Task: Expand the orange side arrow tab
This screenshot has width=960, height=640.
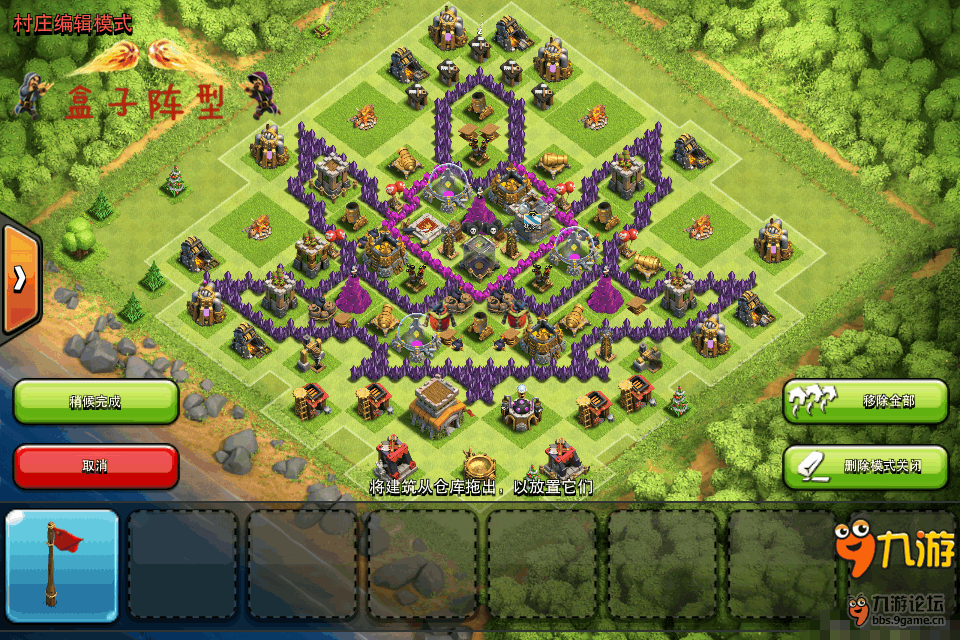Action: (x=19, y=279)
